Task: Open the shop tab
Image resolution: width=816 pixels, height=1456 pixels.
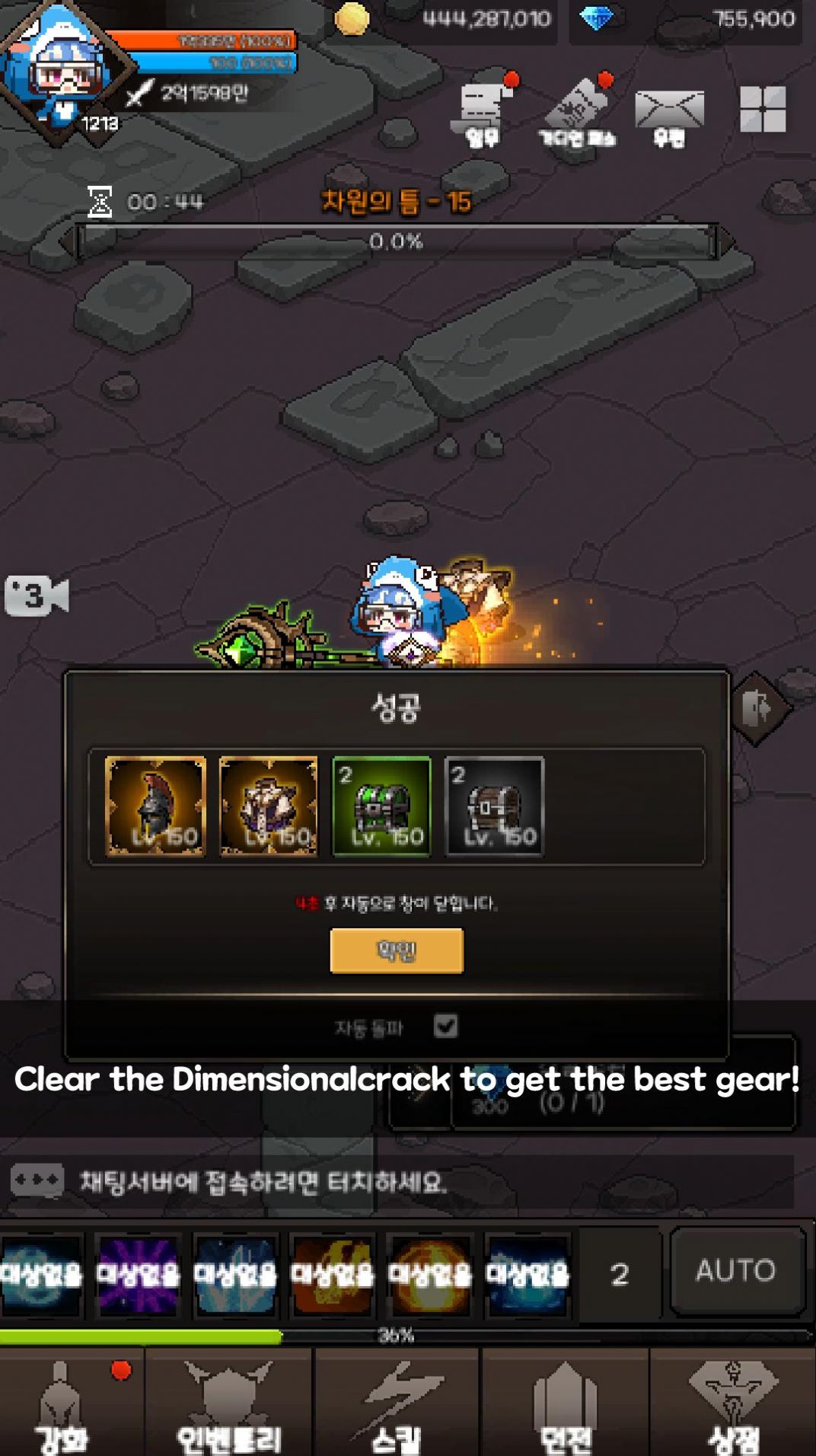Action: (733, 1405)
